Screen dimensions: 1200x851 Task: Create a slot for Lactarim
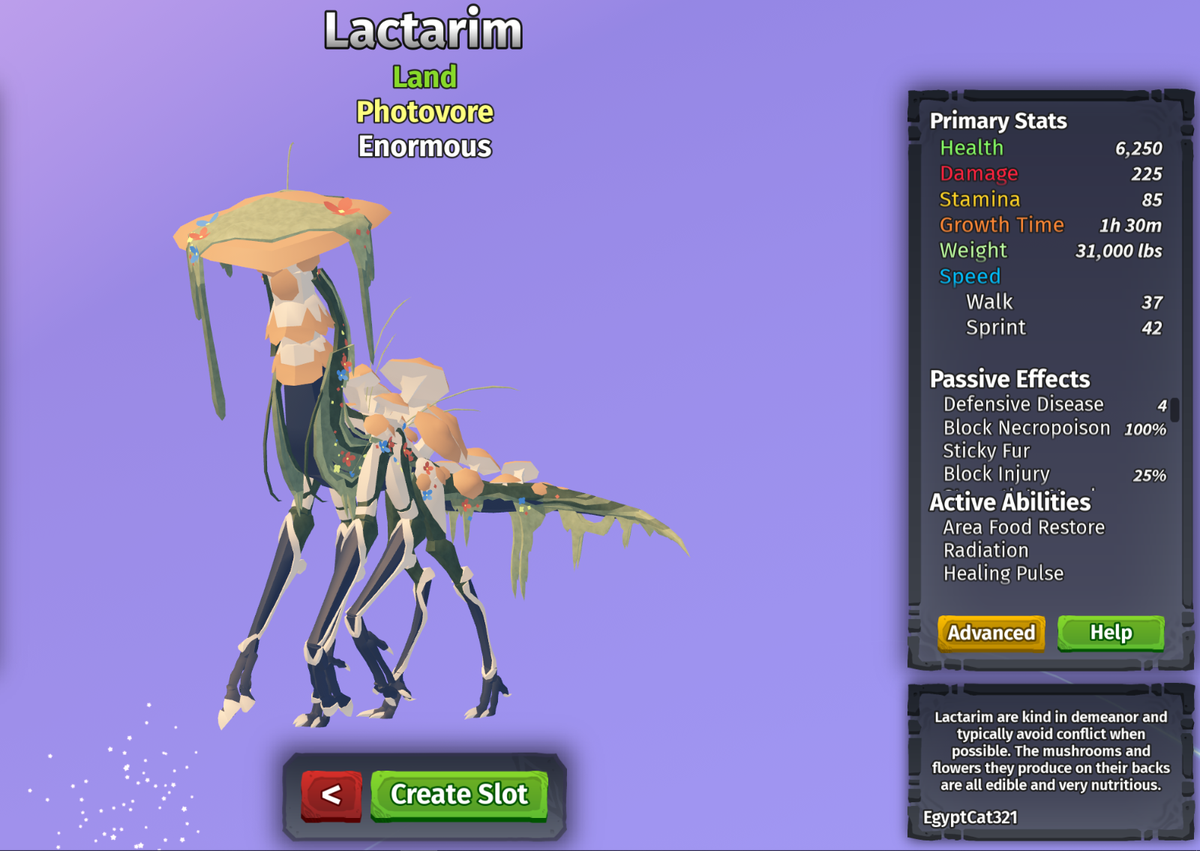459,794
